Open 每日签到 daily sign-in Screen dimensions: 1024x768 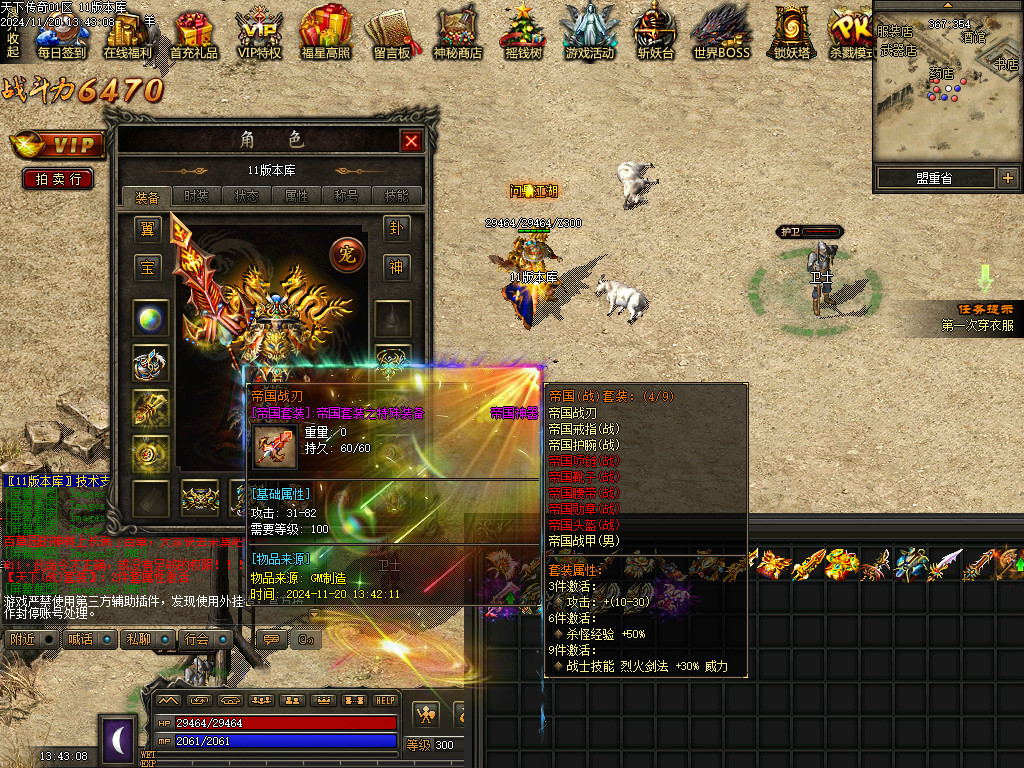tap(61, 33)
